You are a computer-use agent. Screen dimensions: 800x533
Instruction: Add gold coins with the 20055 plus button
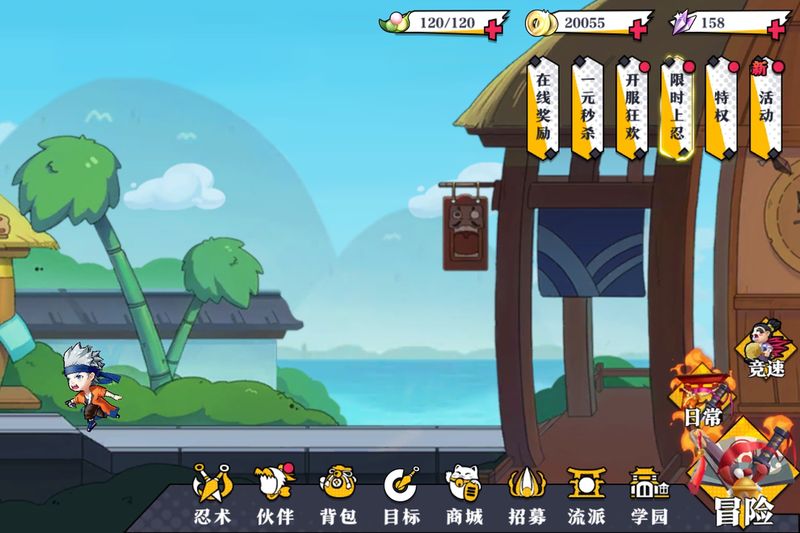pyautogui.click(x=636, y=28)
